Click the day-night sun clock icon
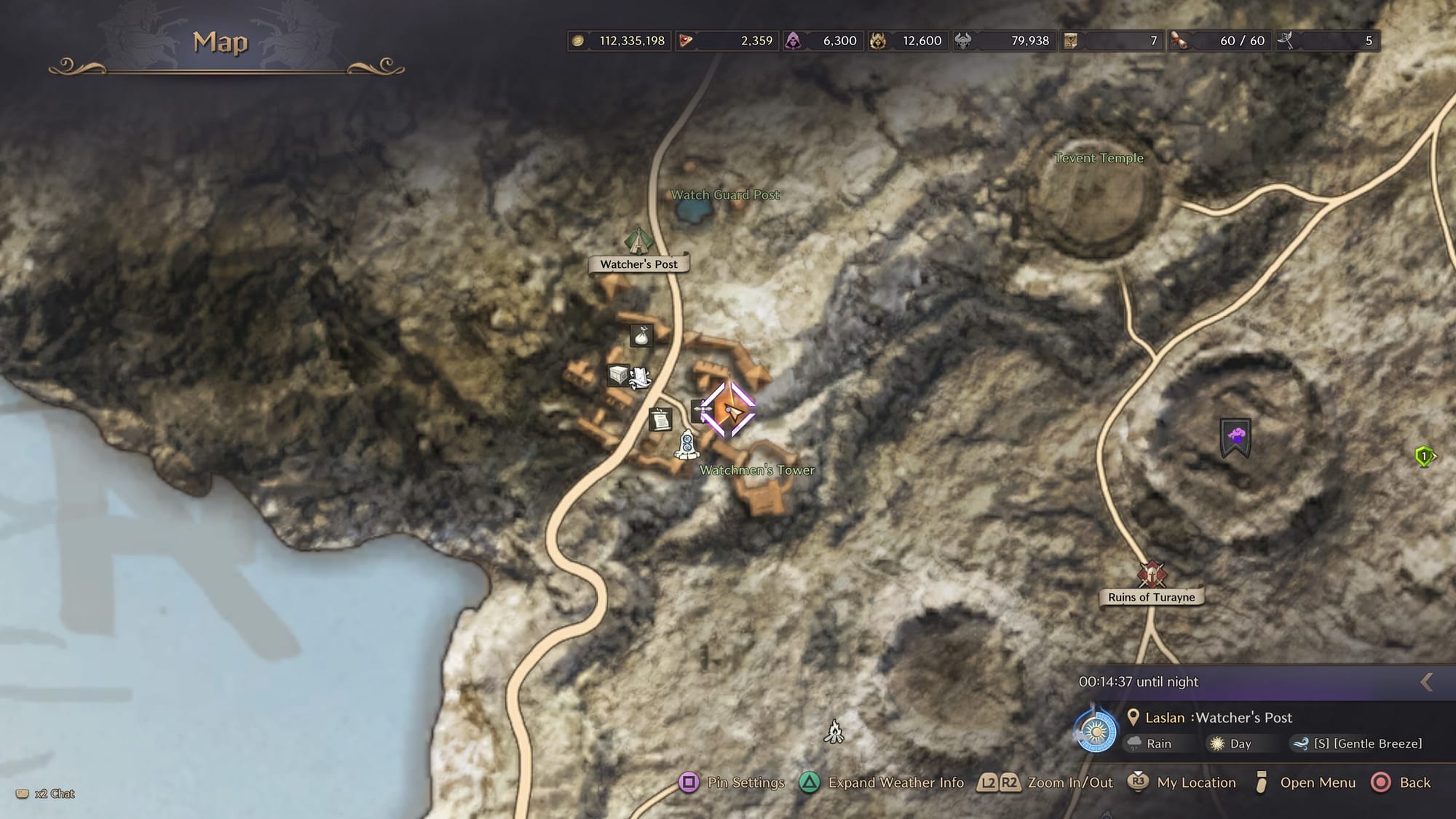 tap(1096, 731)
